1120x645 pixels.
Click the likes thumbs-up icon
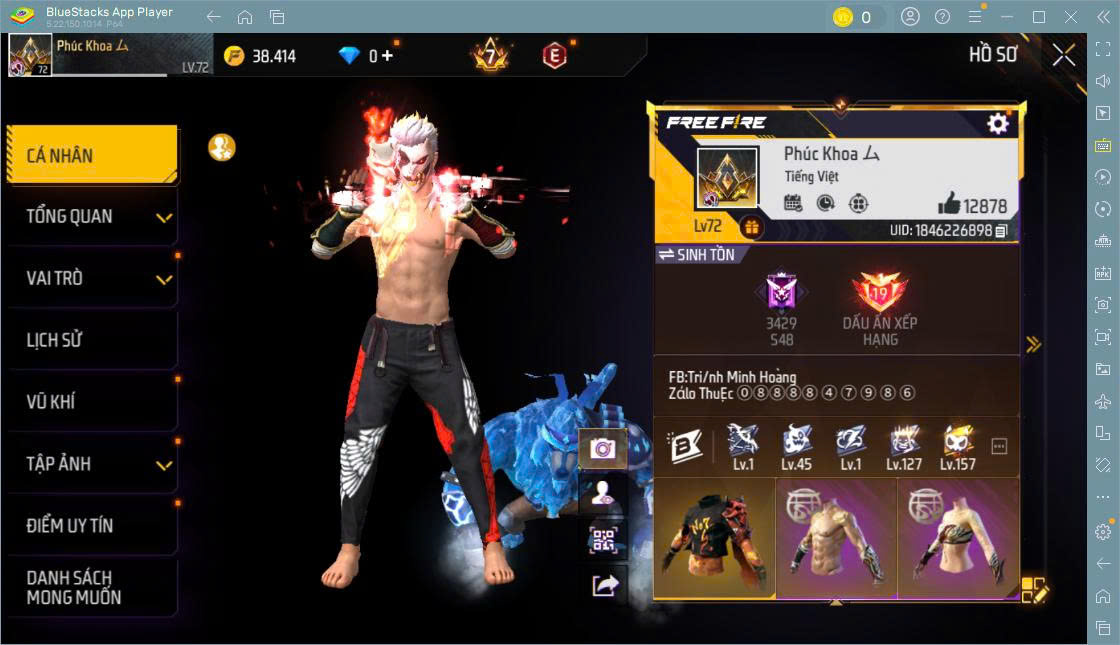(x=949, y=205)
